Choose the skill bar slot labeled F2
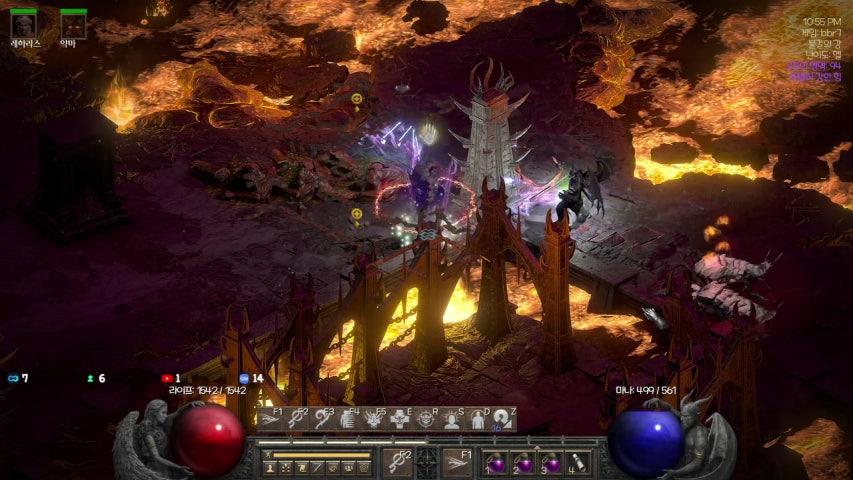 pos(296,419)
